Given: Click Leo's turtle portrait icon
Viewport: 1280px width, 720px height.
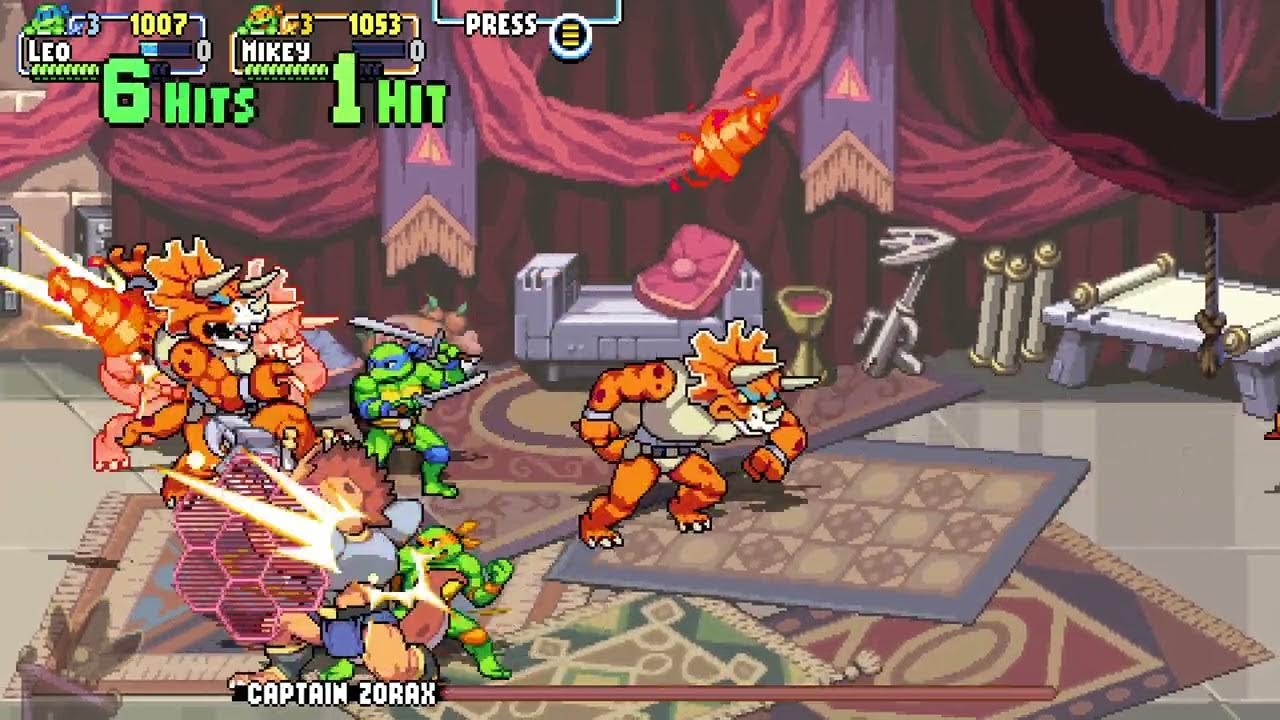Looking at the screenshot, I should [48, 20].
